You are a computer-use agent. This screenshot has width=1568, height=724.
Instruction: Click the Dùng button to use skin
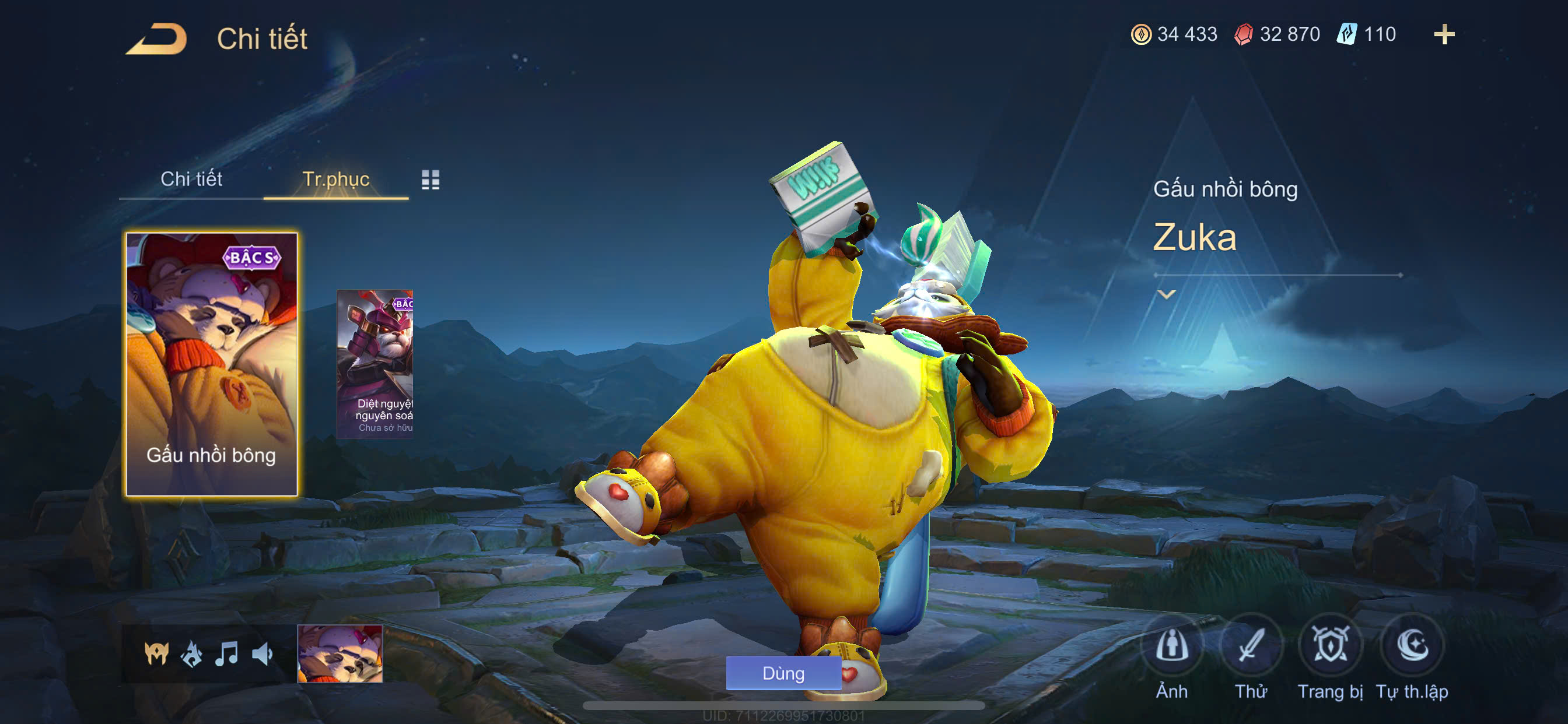pos(783,673)
